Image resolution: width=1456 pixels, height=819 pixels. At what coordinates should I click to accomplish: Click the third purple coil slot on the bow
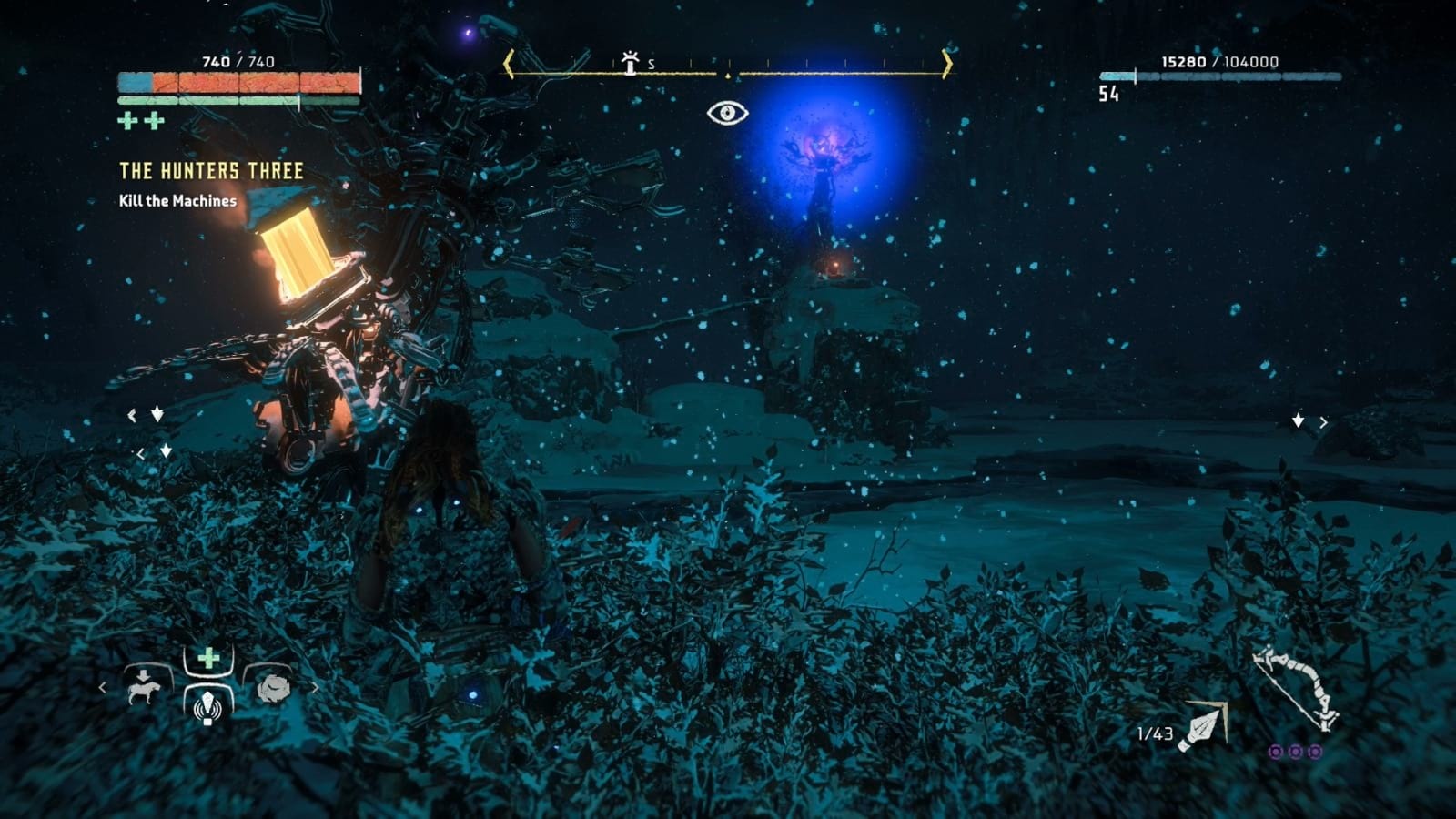coord(1315,751)
